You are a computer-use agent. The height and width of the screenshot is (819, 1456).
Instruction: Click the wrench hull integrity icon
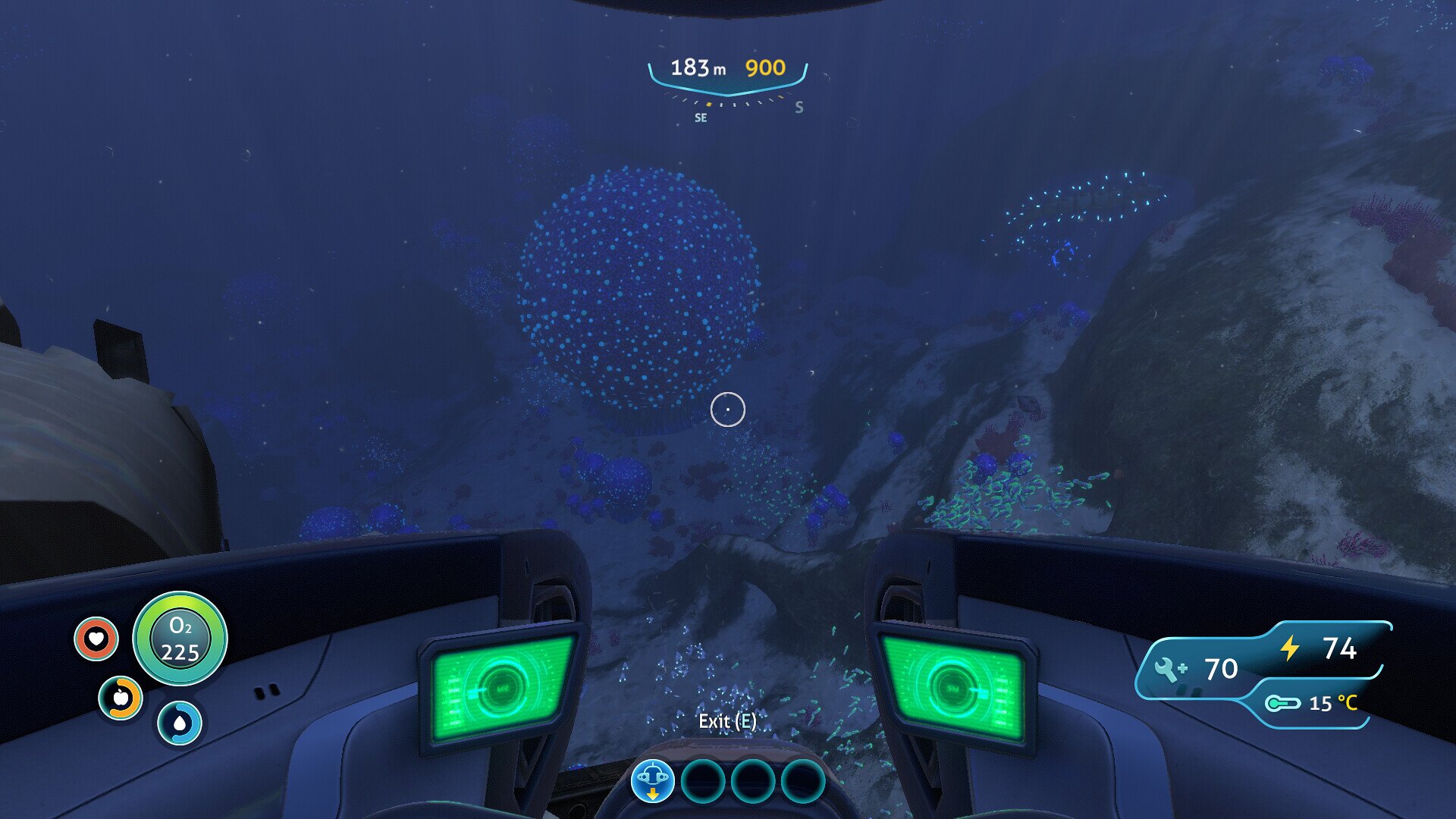(1169, 670)
